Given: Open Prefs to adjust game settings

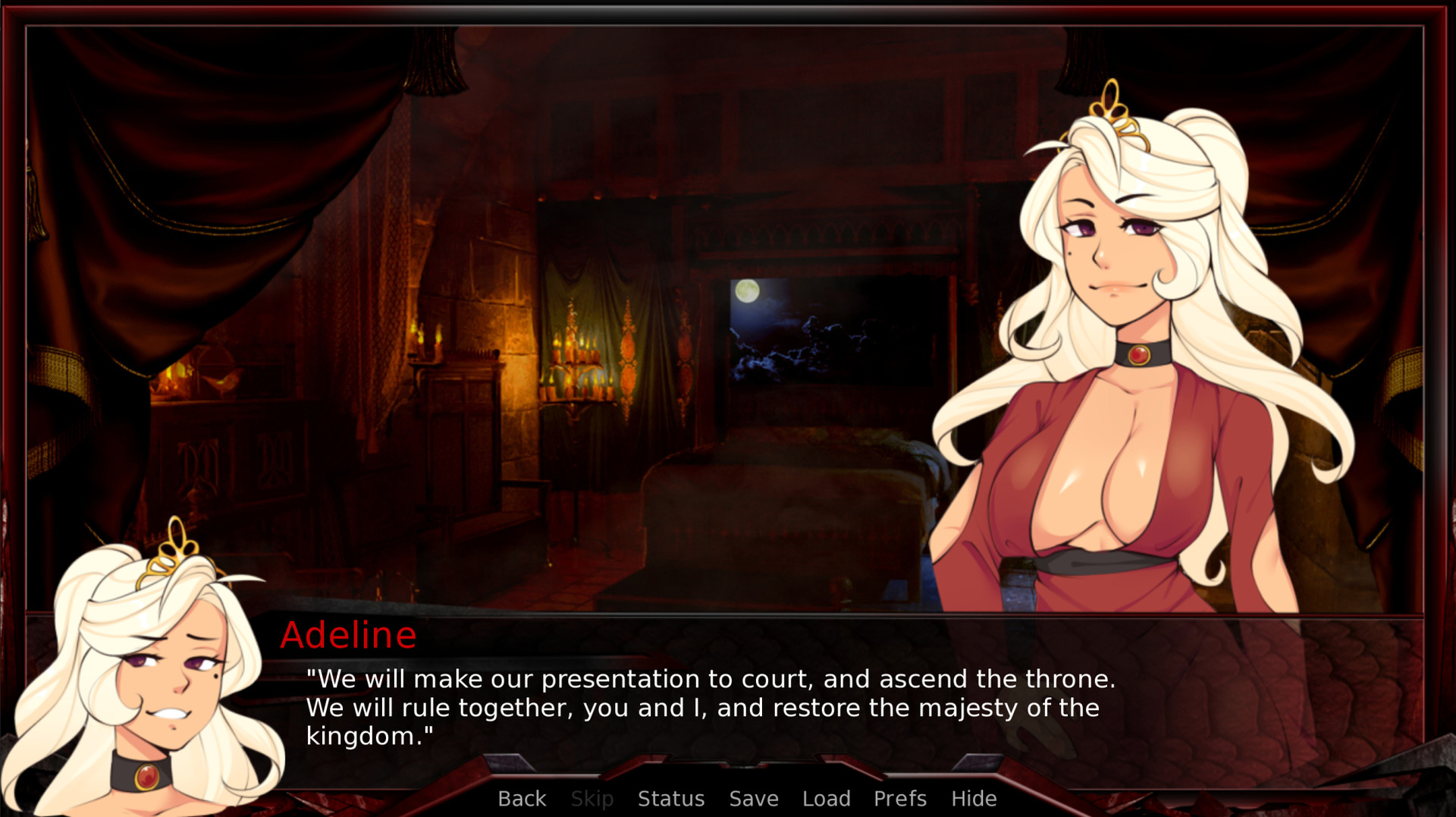Looking at the screenshot, I should coord(899,798).
